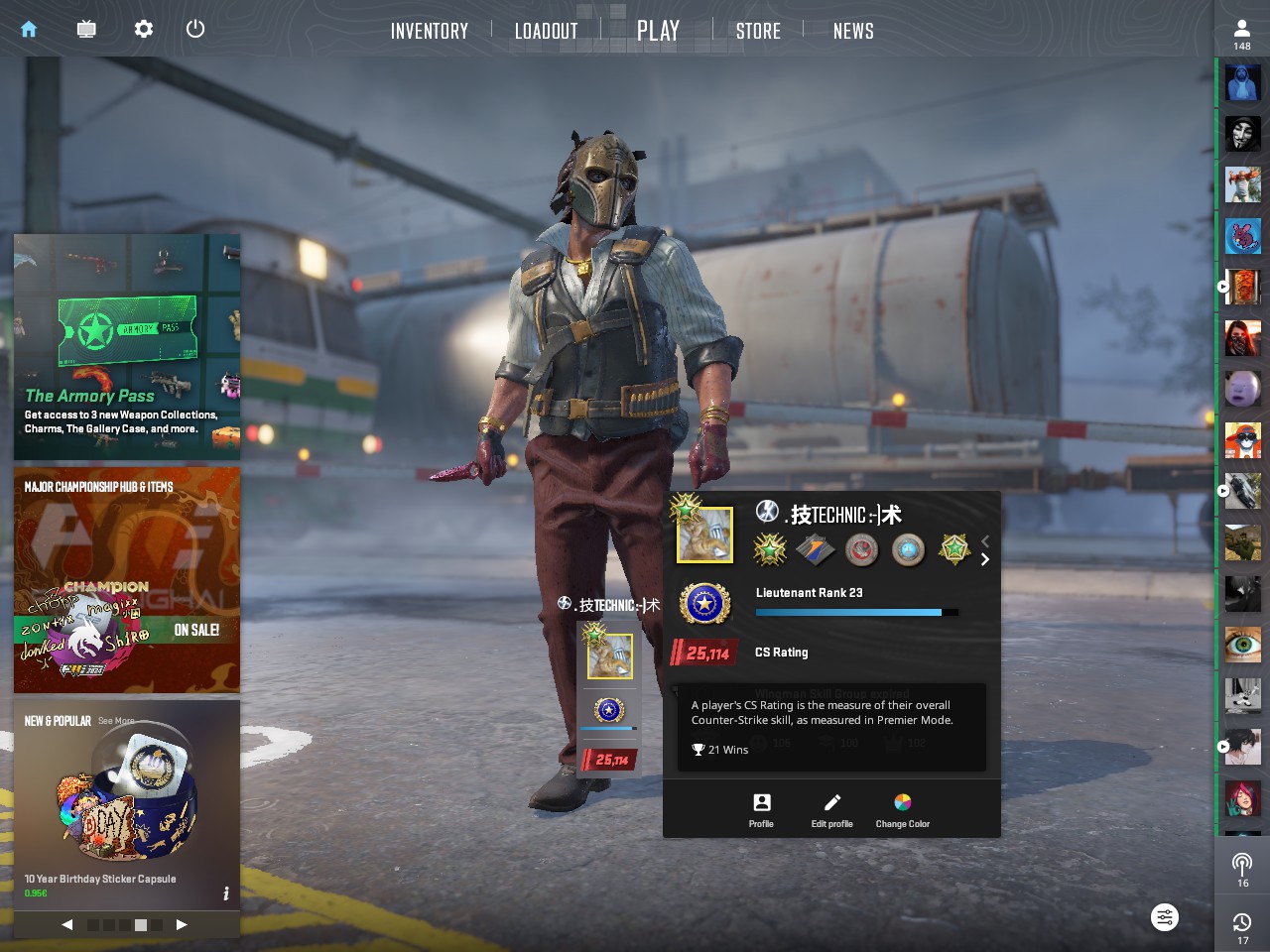Open Major Championship Hub & Items banner
This screenshot has width=1270, height=952.
click(127, 580)
